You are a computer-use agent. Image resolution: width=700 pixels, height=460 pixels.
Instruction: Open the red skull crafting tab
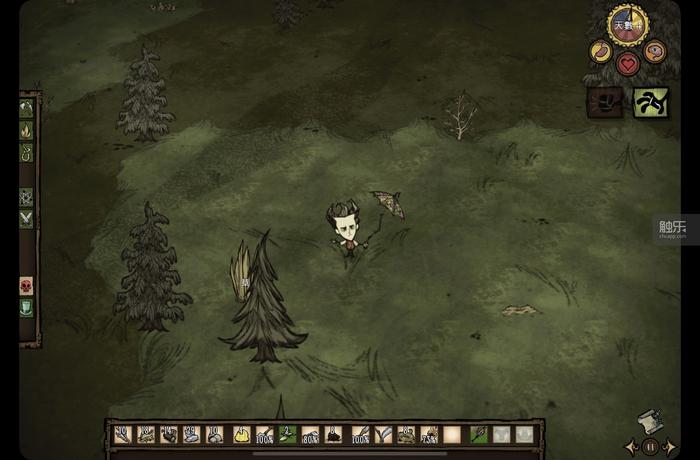pos(26,286)
